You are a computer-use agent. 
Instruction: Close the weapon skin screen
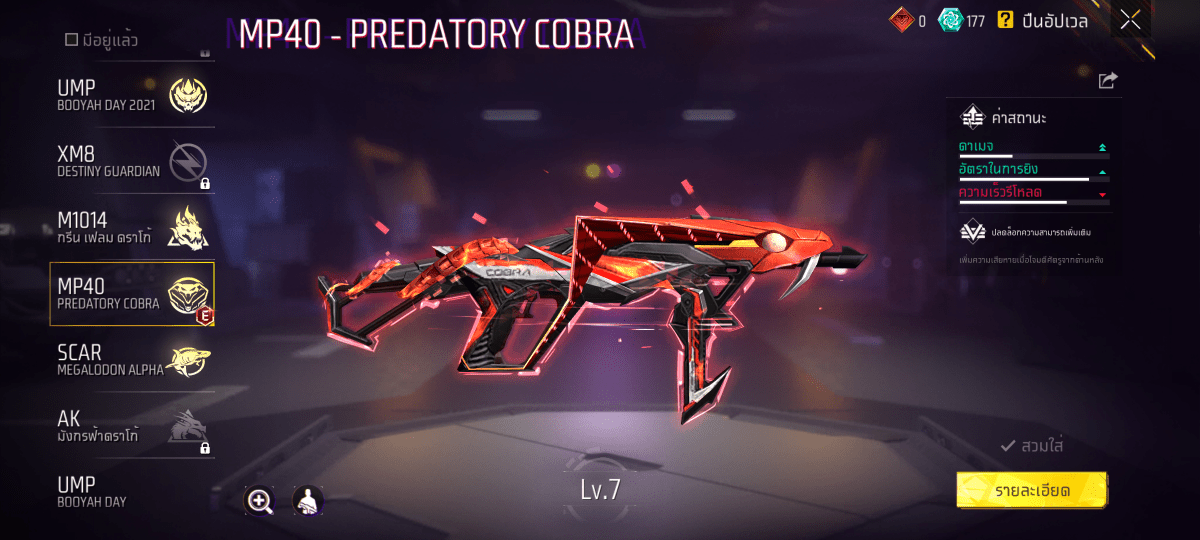pyautogui.click(x=1130, y=20)
